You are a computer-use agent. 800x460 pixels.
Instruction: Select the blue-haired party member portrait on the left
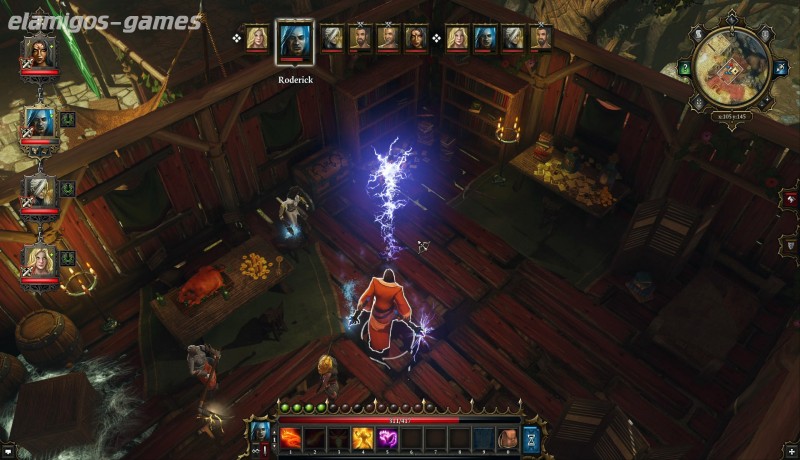[39, 120]
